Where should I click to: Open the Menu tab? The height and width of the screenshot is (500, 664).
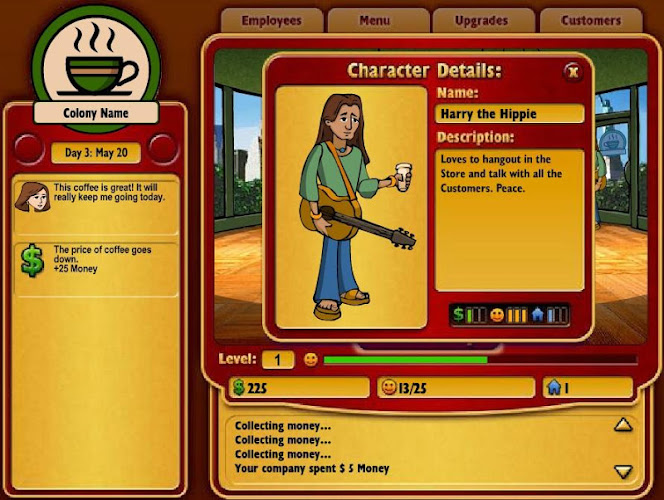[377, 20]
